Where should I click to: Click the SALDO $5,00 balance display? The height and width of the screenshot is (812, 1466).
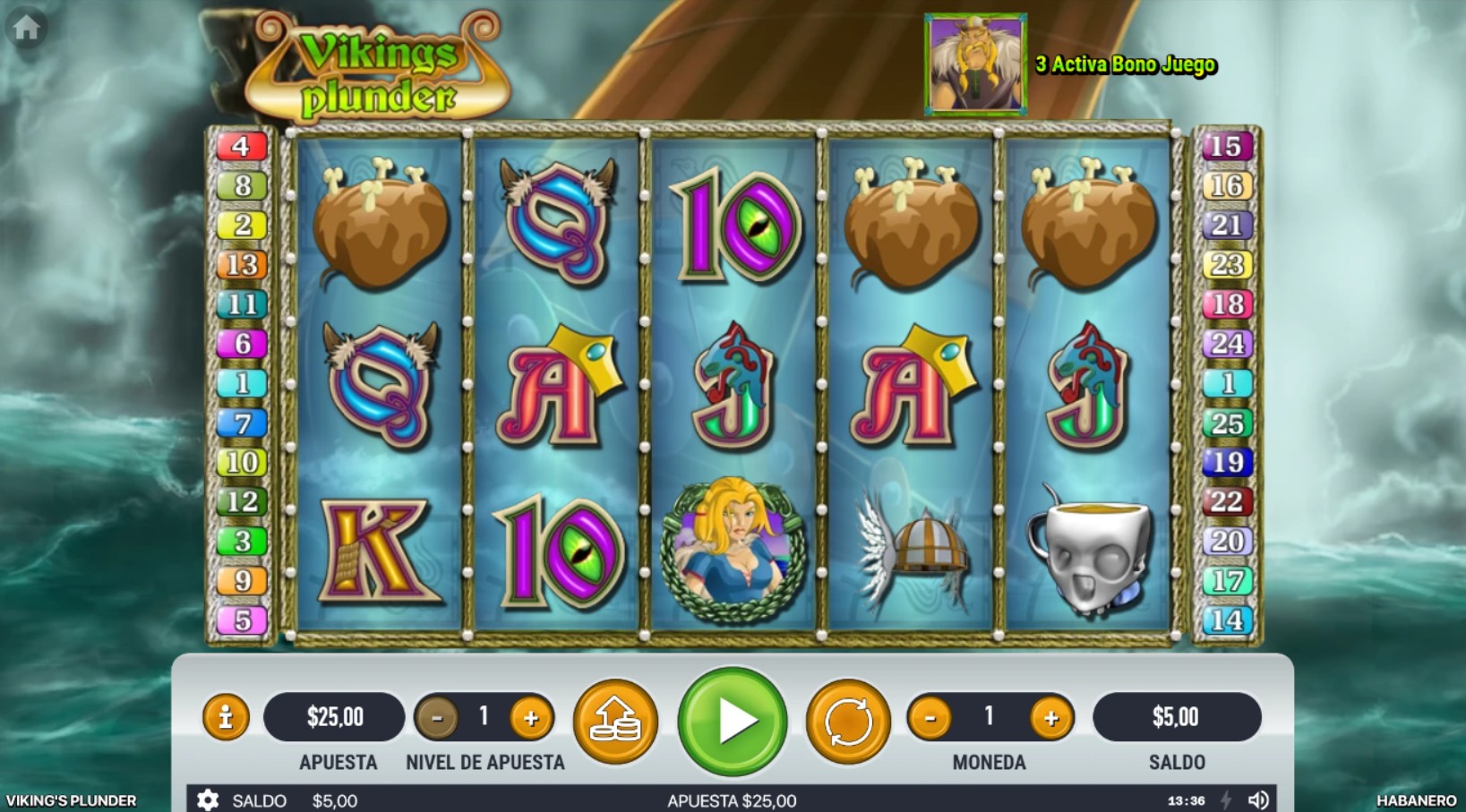(x=1178, y=716)
